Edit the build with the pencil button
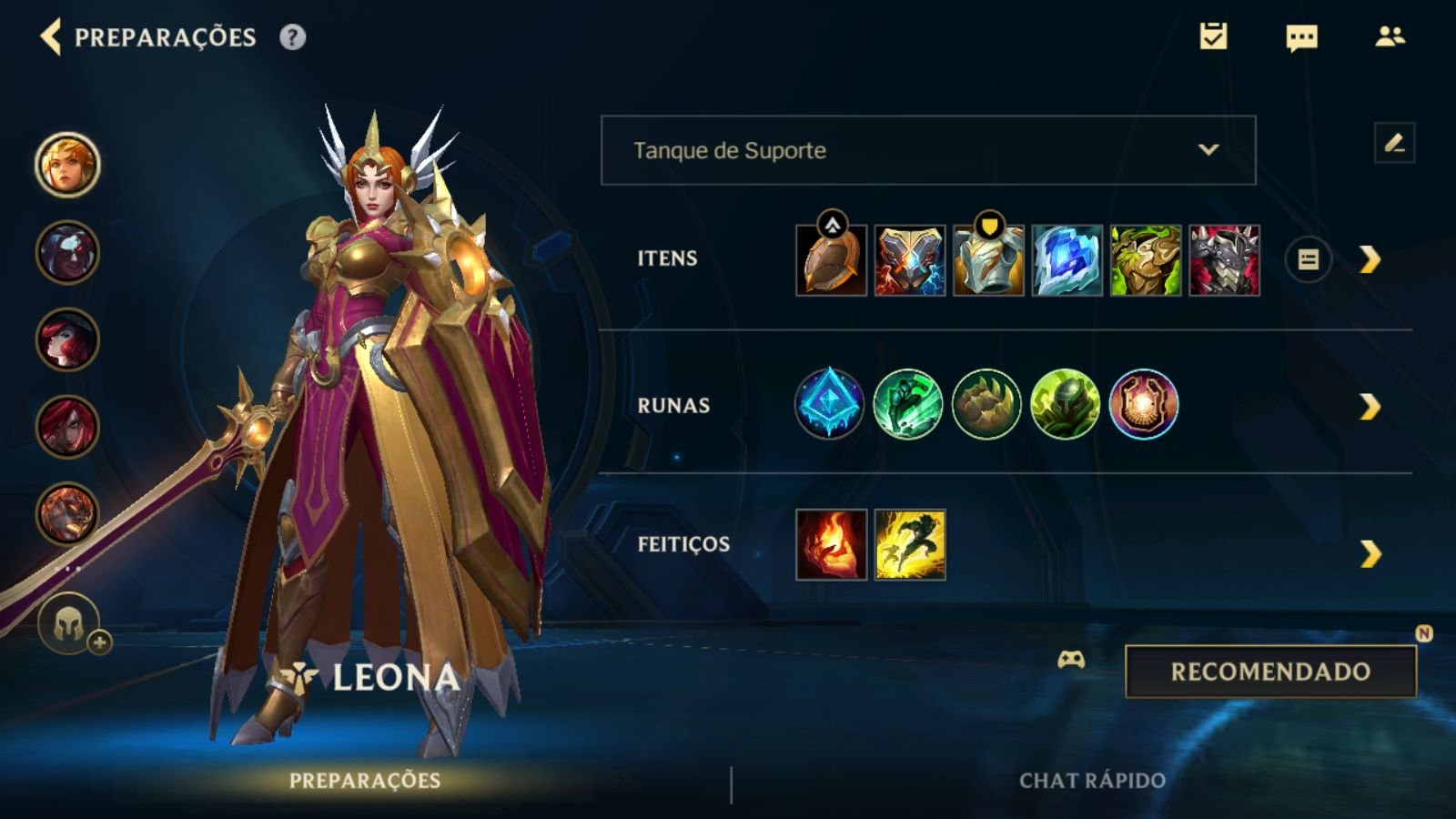Screen dimensions: 1456x819 tap(1394, 144)
